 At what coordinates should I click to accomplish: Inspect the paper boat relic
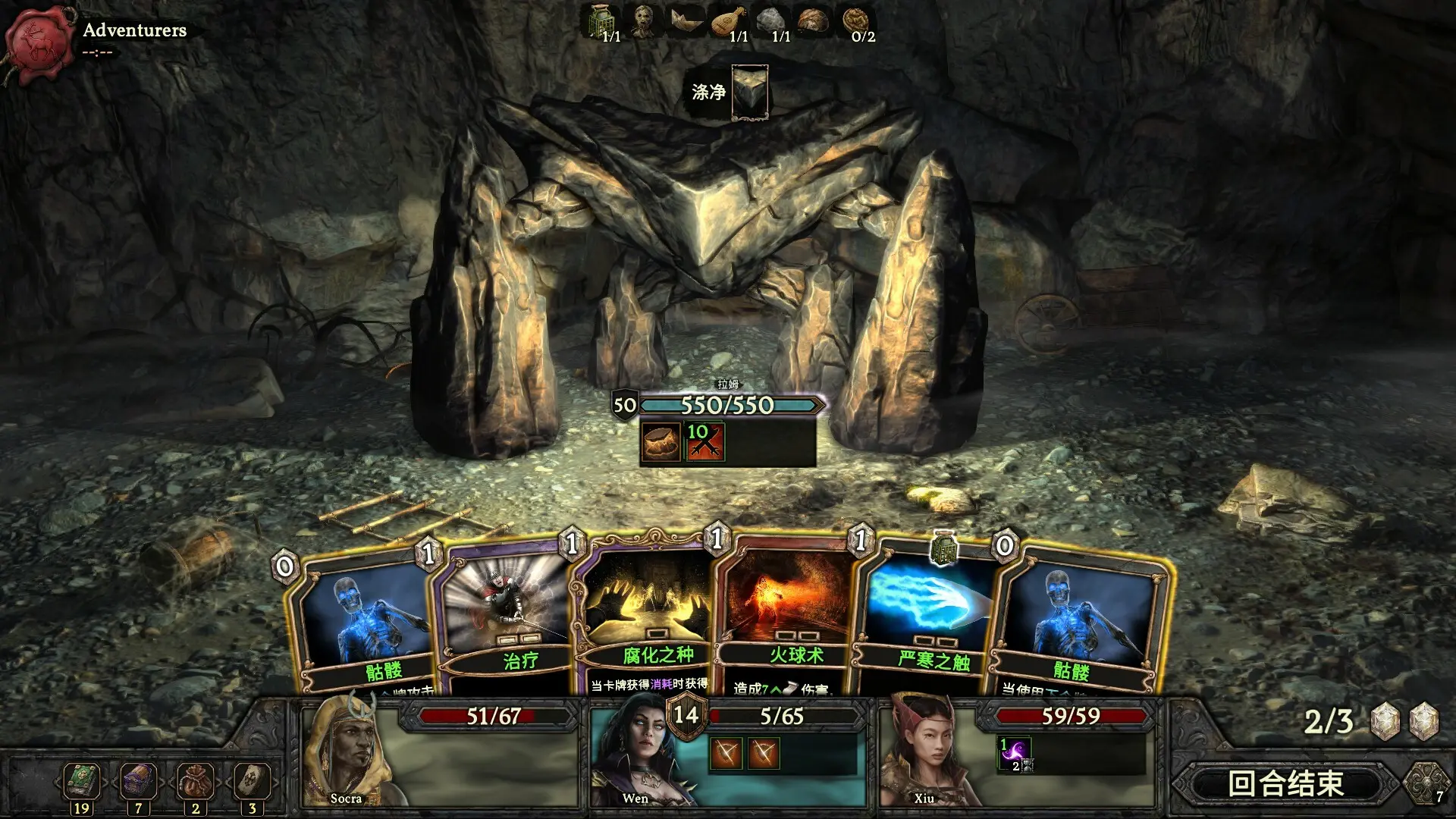tap(686, 20)
